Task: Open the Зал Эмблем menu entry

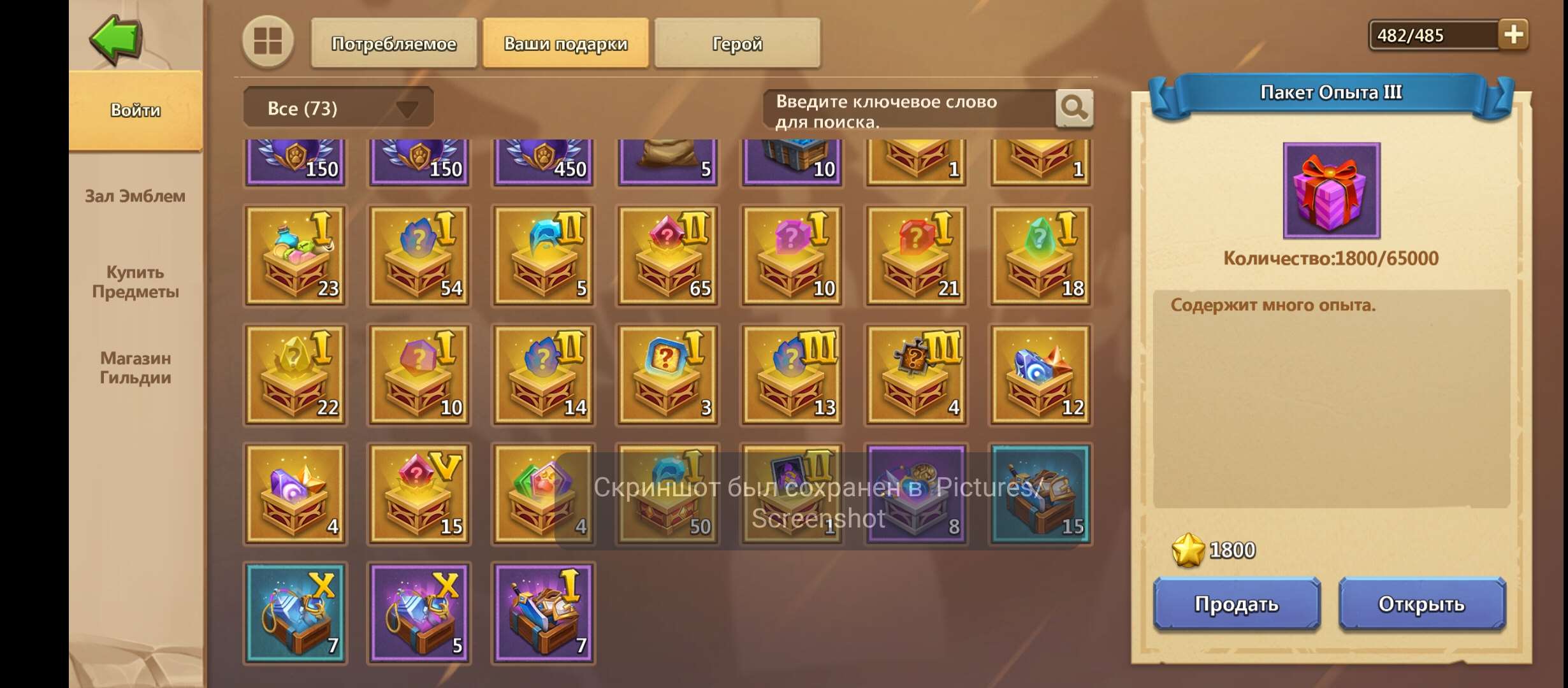Action: click(134, 196)
